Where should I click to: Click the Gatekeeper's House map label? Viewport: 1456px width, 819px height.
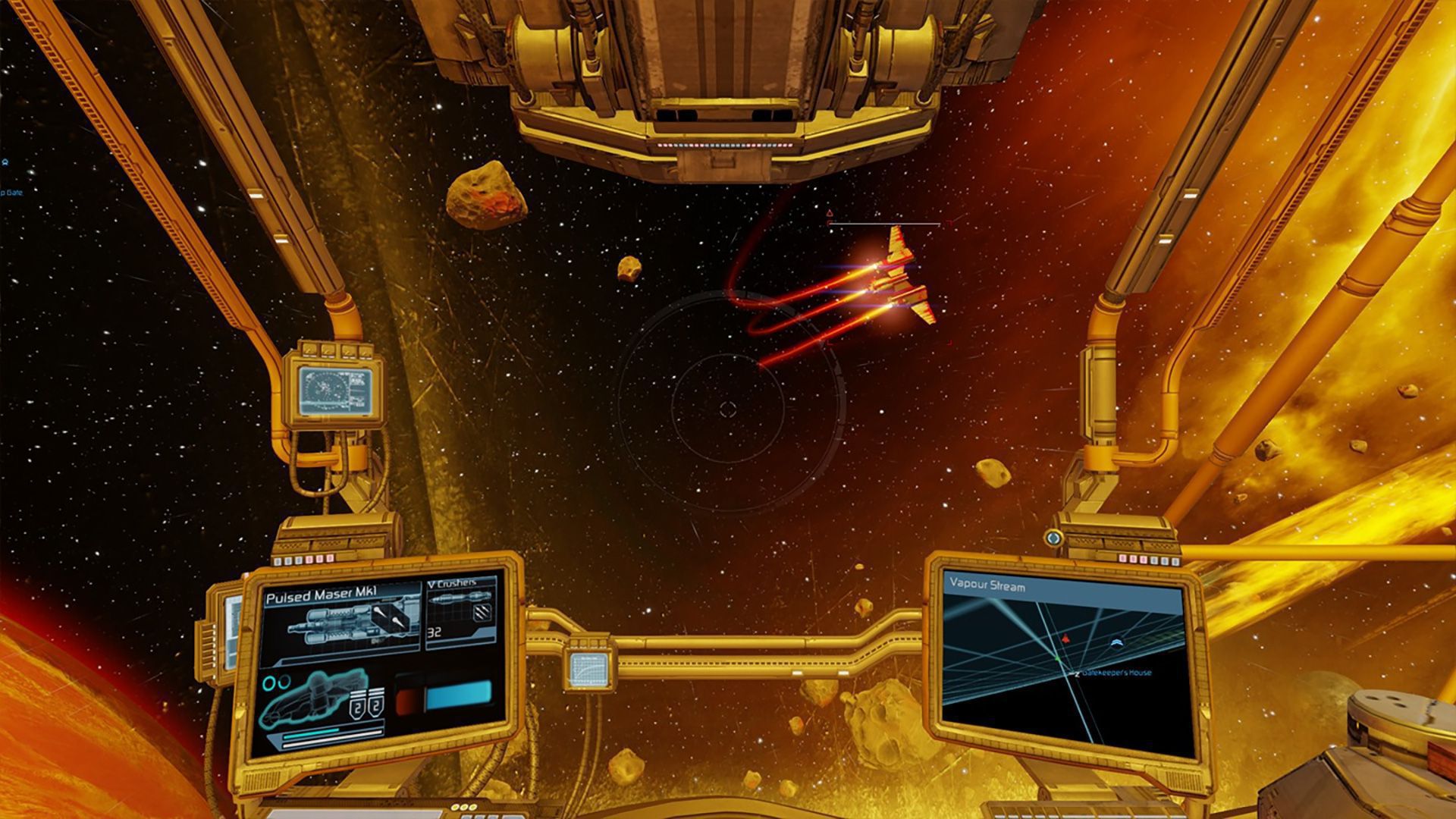coord(1116,673)
